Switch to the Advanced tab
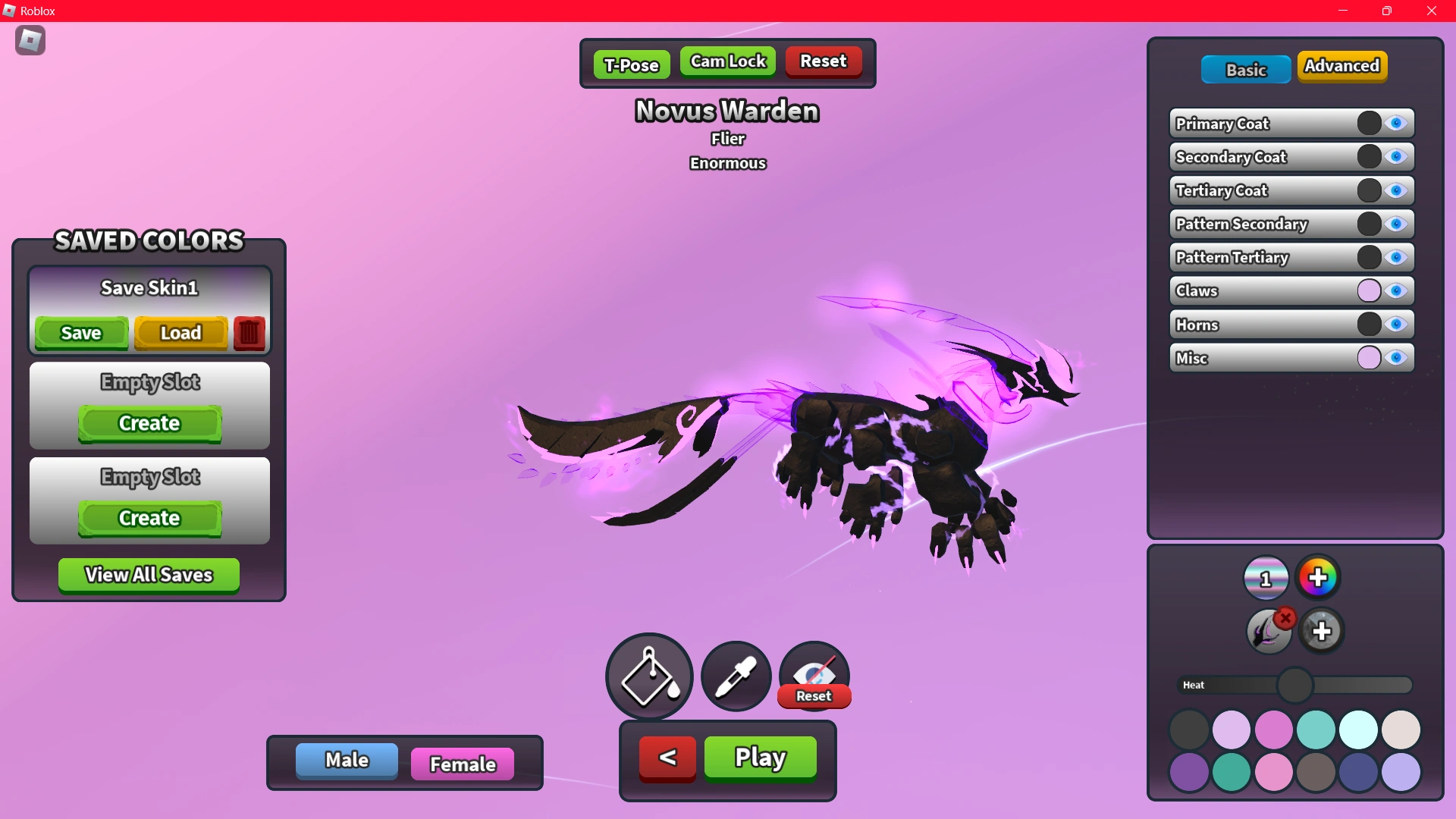The image size is (1456, 819). pos(1342,66)
